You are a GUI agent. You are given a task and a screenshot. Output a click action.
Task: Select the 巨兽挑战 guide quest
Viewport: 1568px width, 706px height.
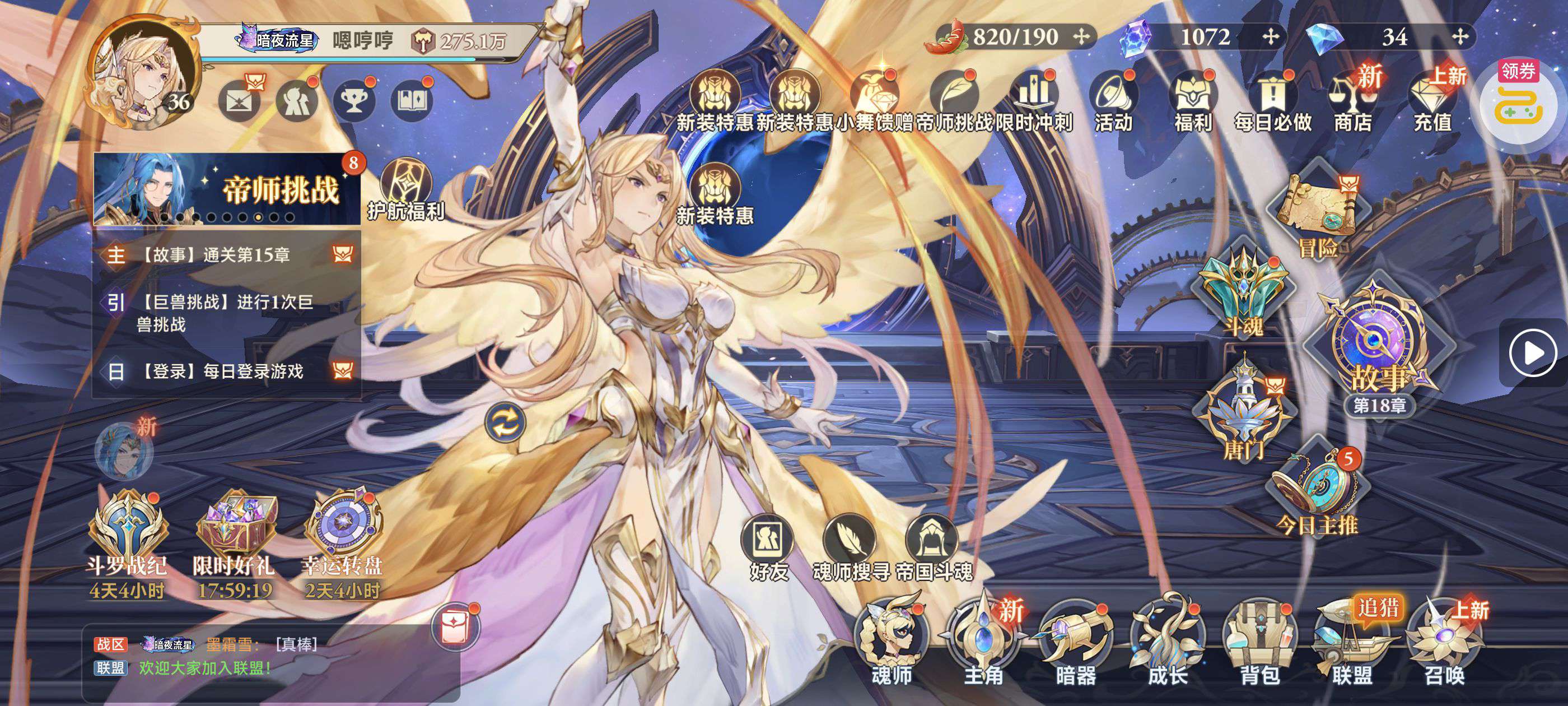(226, 313)
